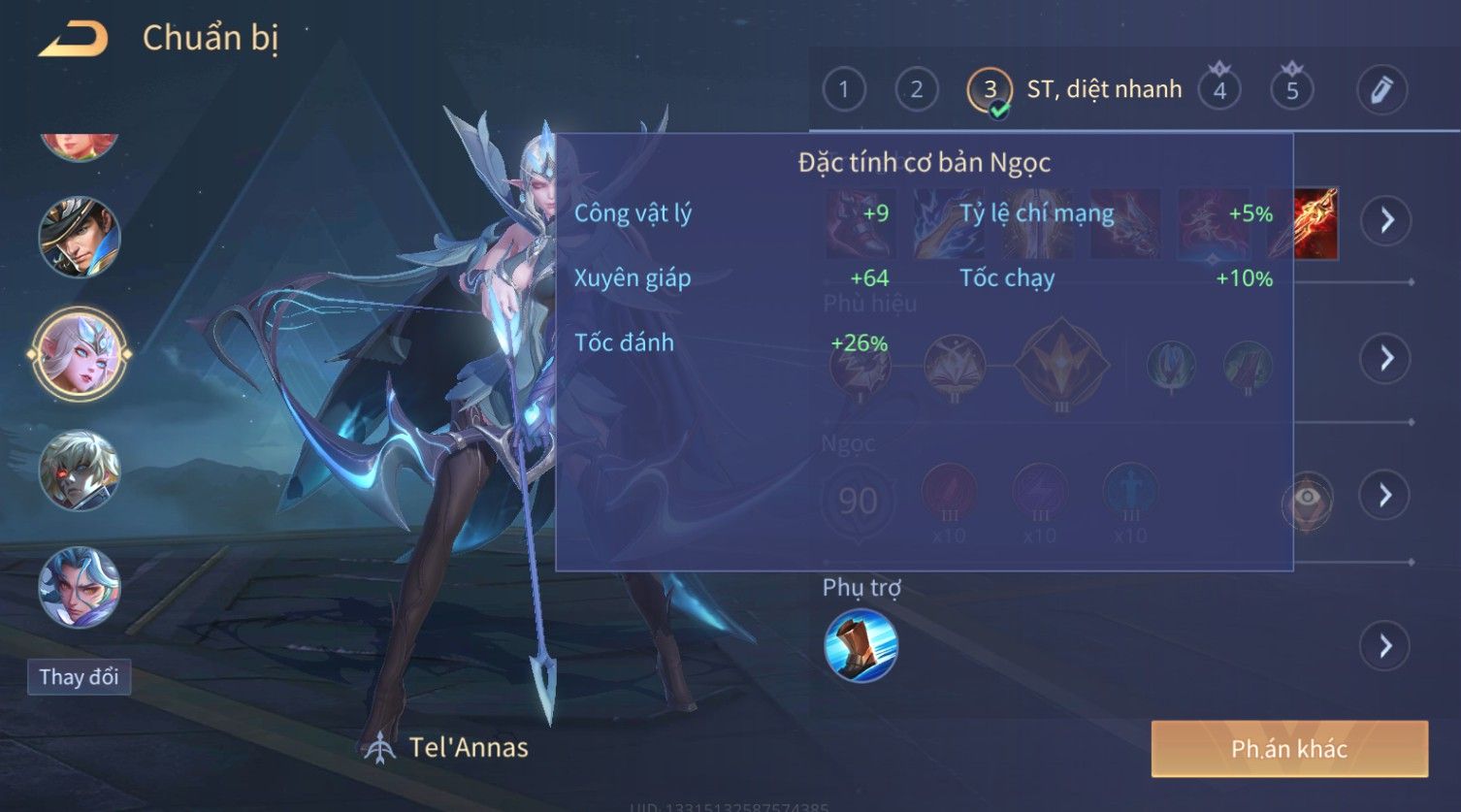Toggle the gem stats eye icon
Image resolution: width=1461 pixels, height=812 pixels.
tap(1307, 499)
